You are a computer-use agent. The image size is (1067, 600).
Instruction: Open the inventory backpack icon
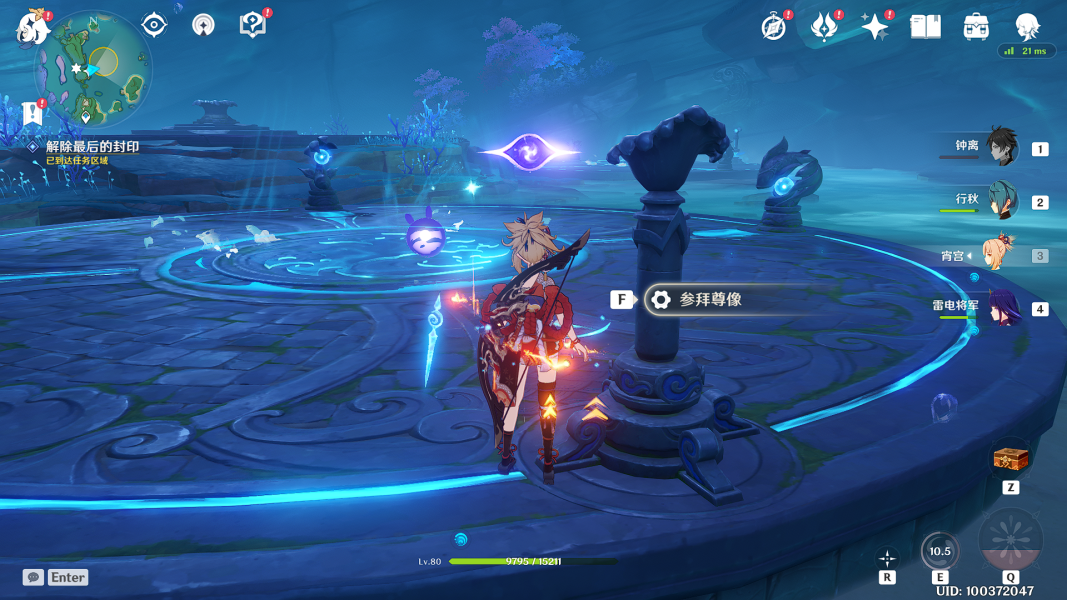tap(977, 27)
